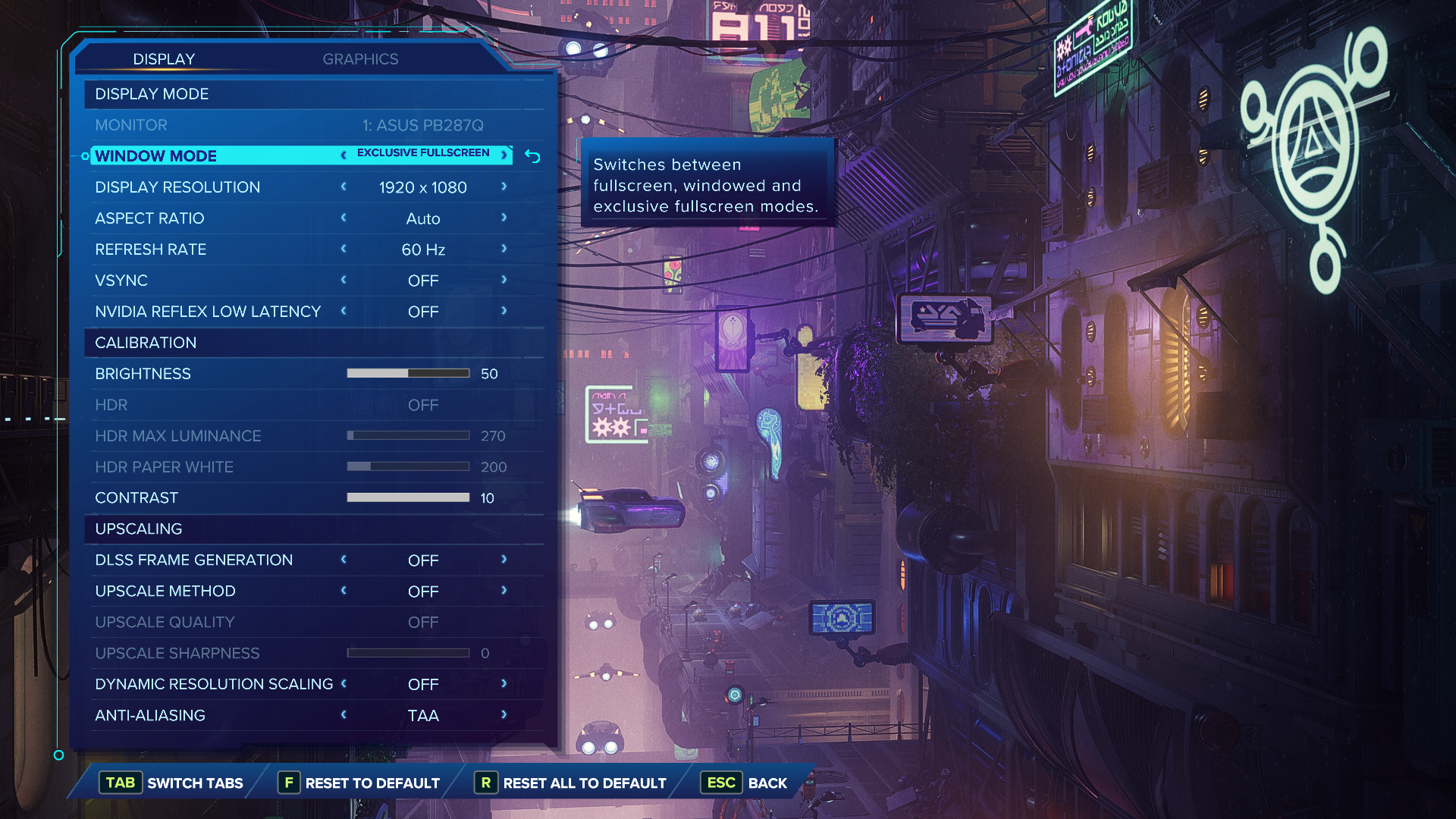Adjust the Contrast slider

coord(408,497)
